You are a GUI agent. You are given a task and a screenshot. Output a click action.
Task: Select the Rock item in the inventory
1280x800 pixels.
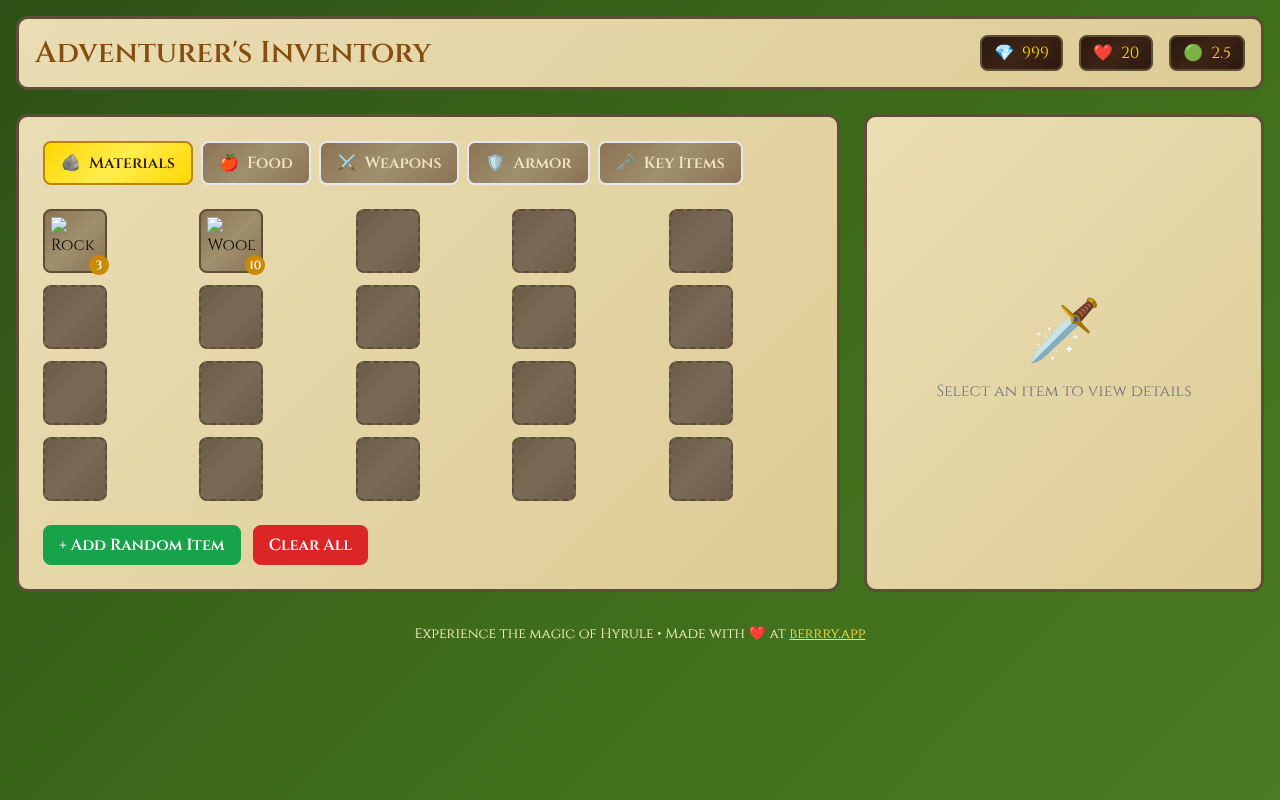coord(74,240)
